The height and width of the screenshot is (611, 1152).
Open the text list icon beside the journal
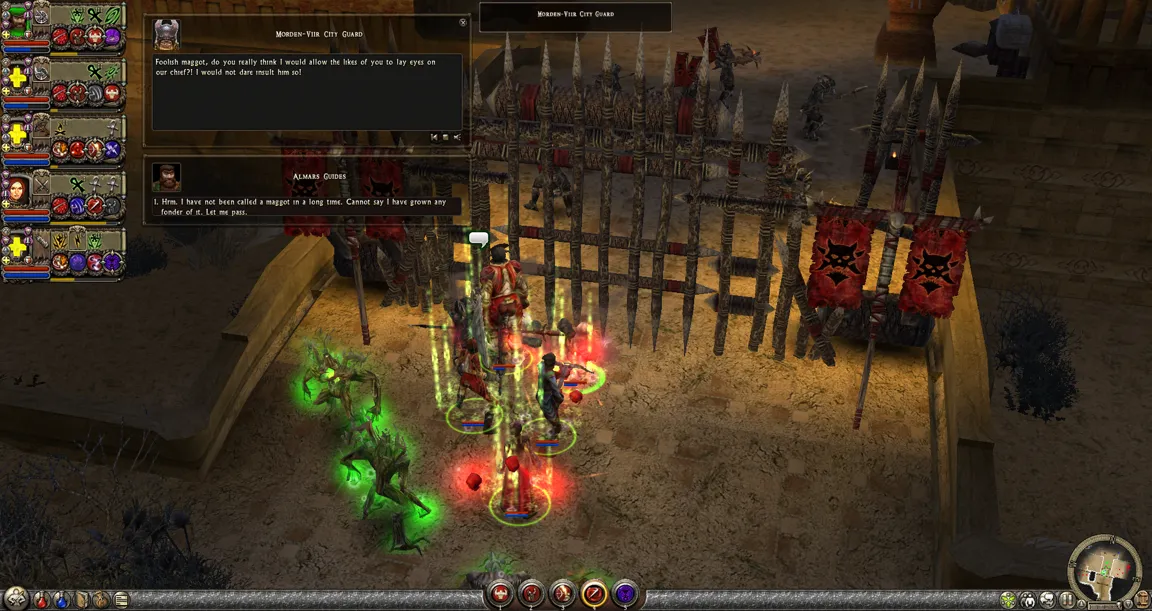point(121,600)
